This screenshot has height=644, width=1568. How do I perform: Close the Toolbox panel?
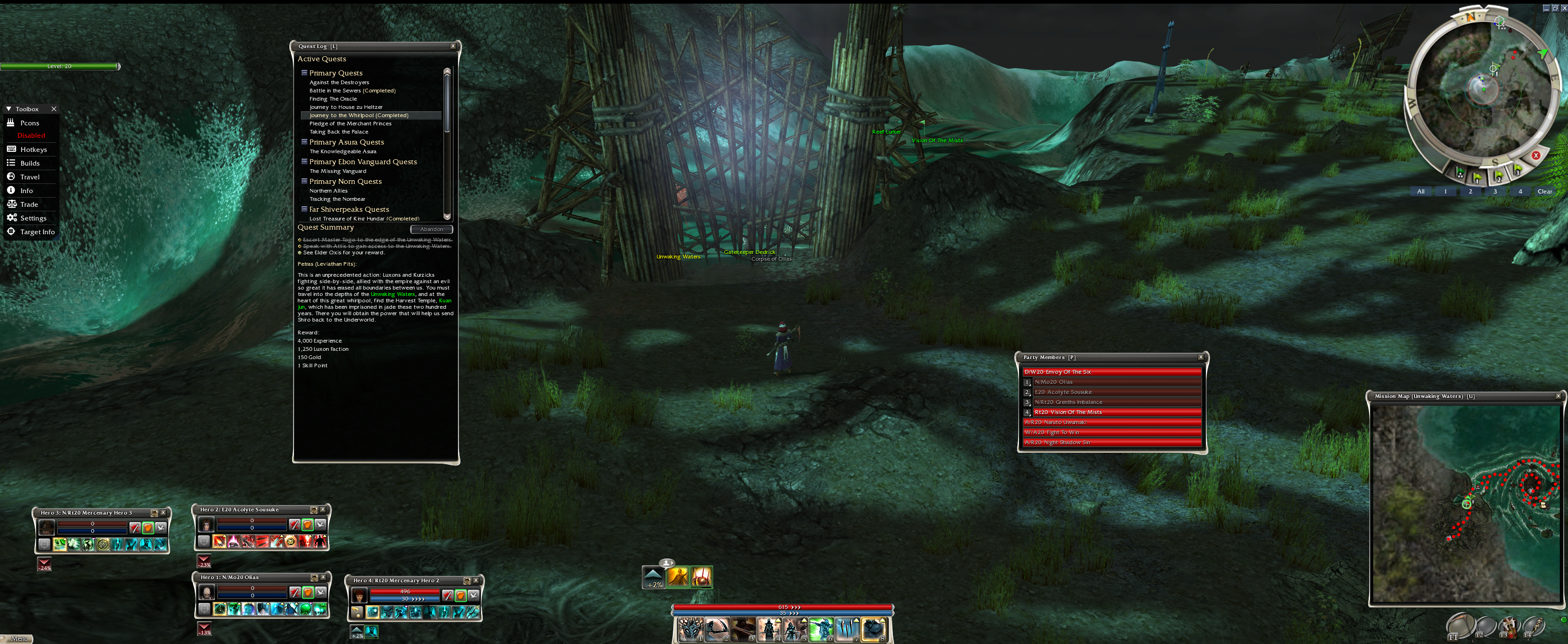coord(53,109)
